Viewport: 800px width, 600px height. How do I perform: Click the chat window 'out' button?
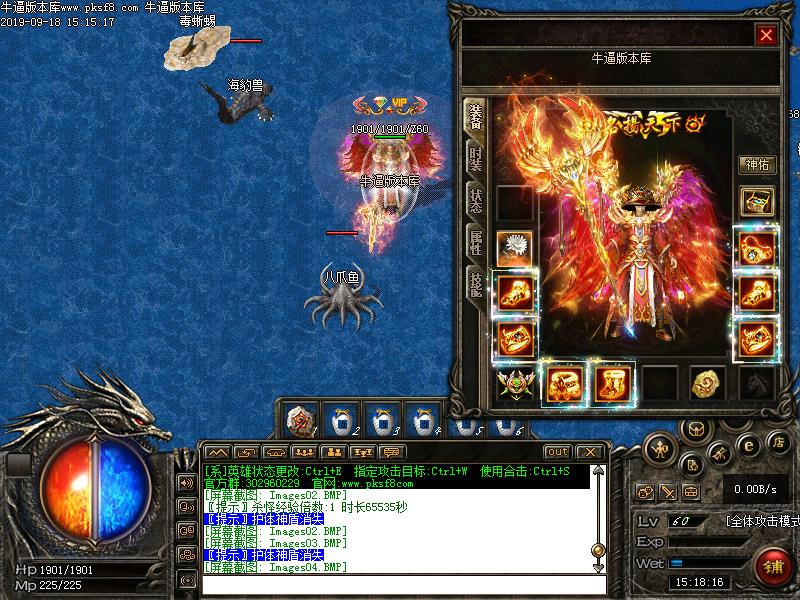pos(557,452)
